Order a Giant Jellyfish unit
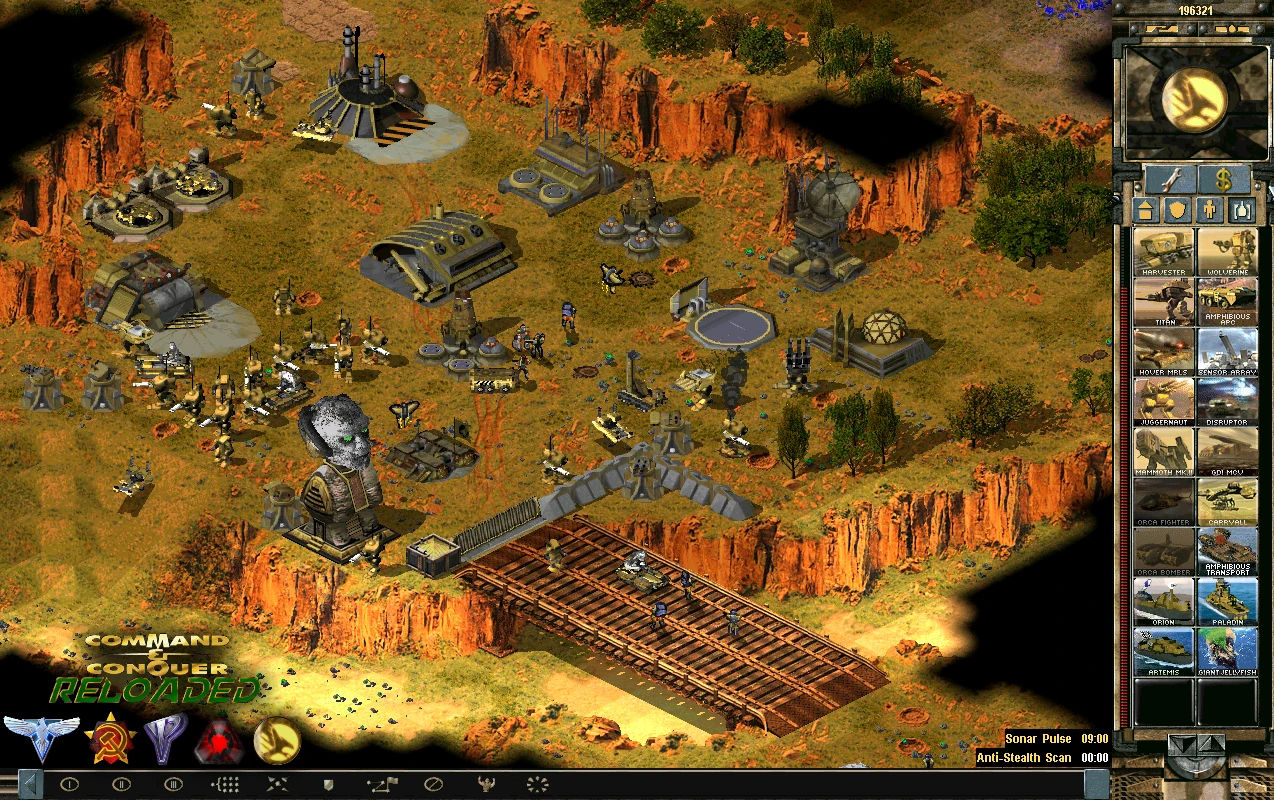The width and height of the screenshot is (1274, 800). click(1227, 652)
